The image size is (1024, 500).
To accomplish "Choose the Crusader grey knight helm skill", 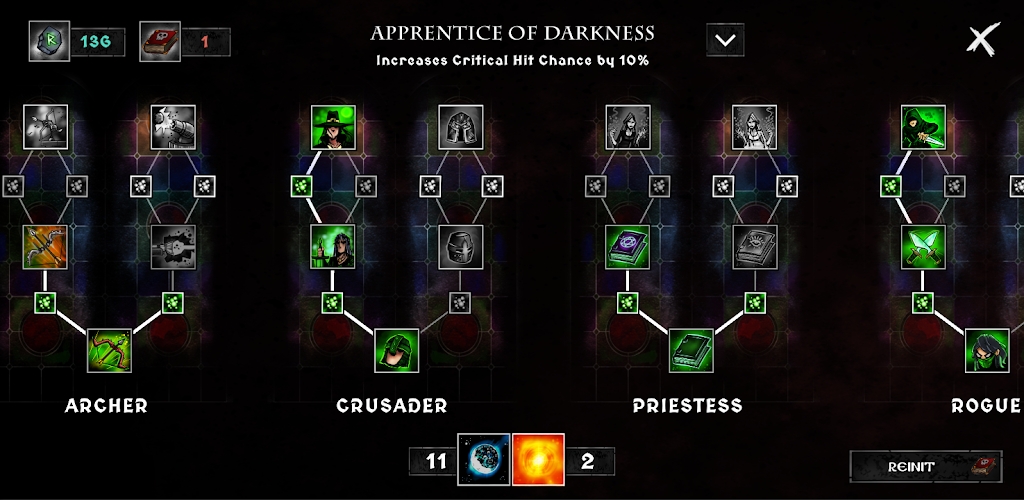I will (461, 247).
